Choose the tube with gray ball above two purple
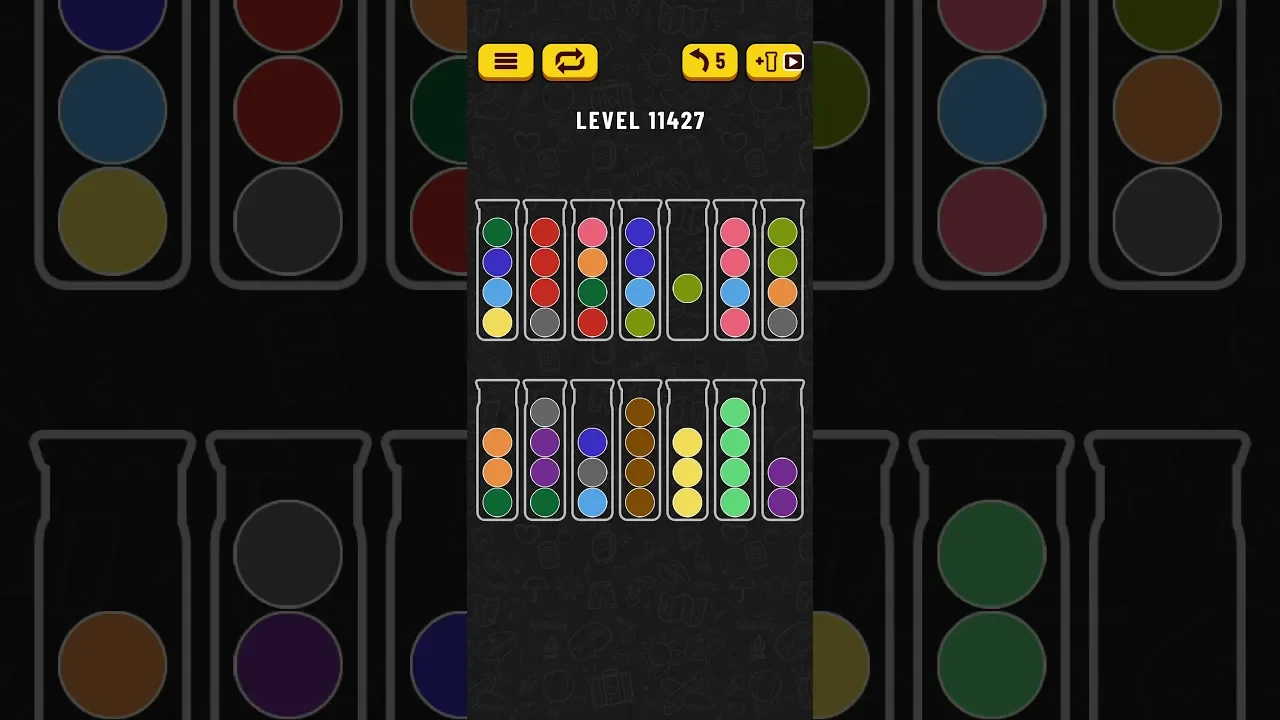 tap(545, 452)
